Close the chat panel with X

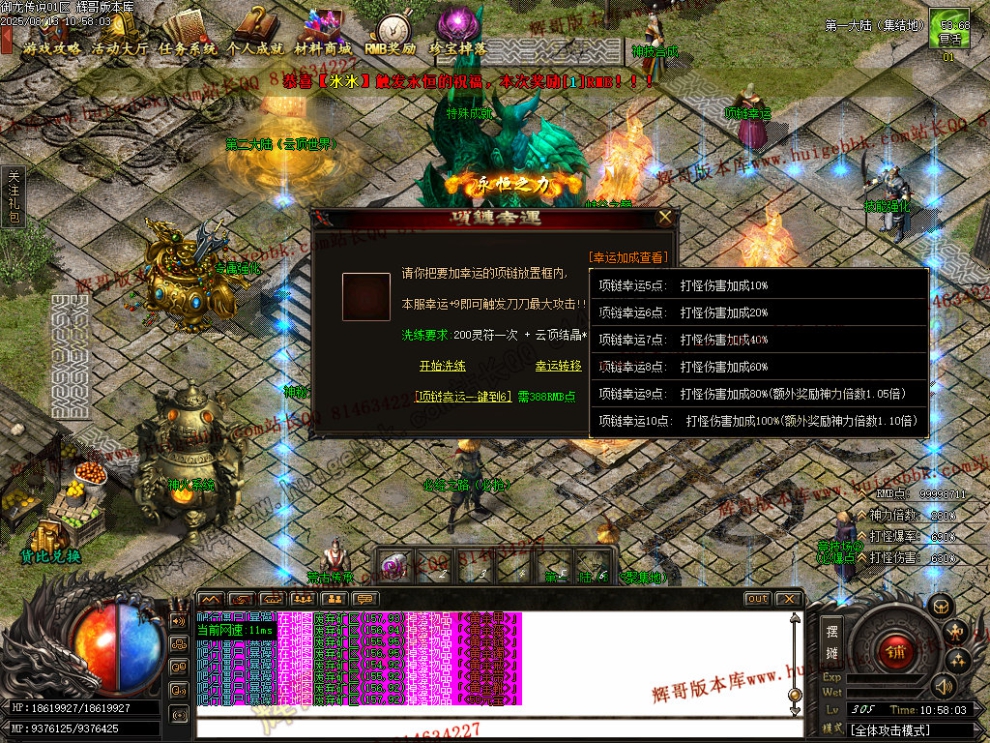click(789, 599)
